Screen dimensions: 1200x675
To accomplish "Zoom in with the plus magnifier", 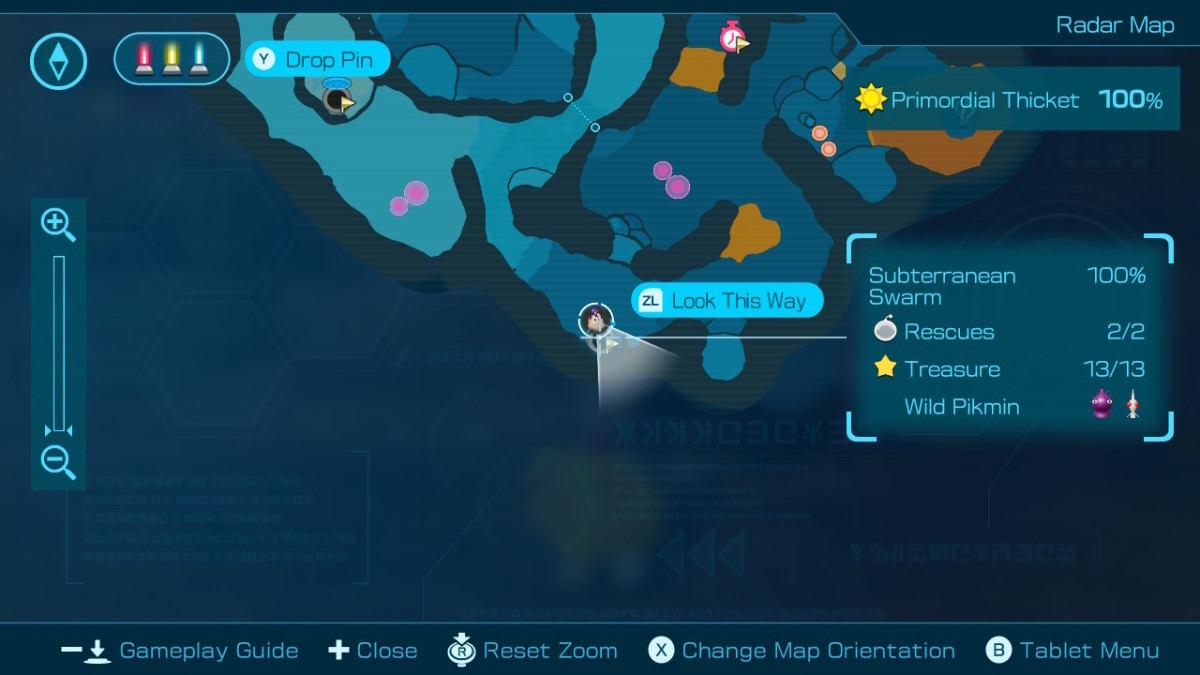I will click(x=57, y=224).
